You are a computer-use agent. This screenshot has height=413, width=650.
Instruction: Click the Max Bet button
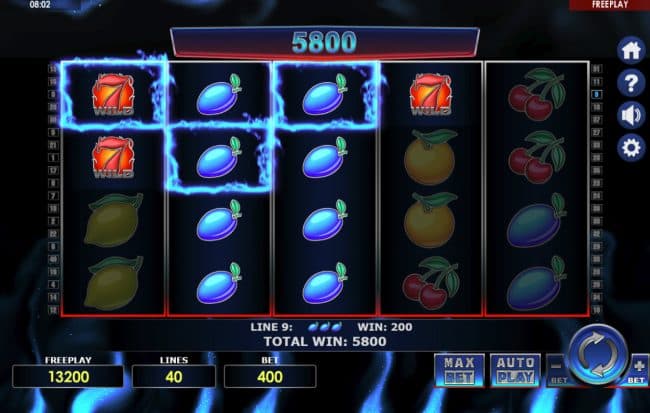458,368
